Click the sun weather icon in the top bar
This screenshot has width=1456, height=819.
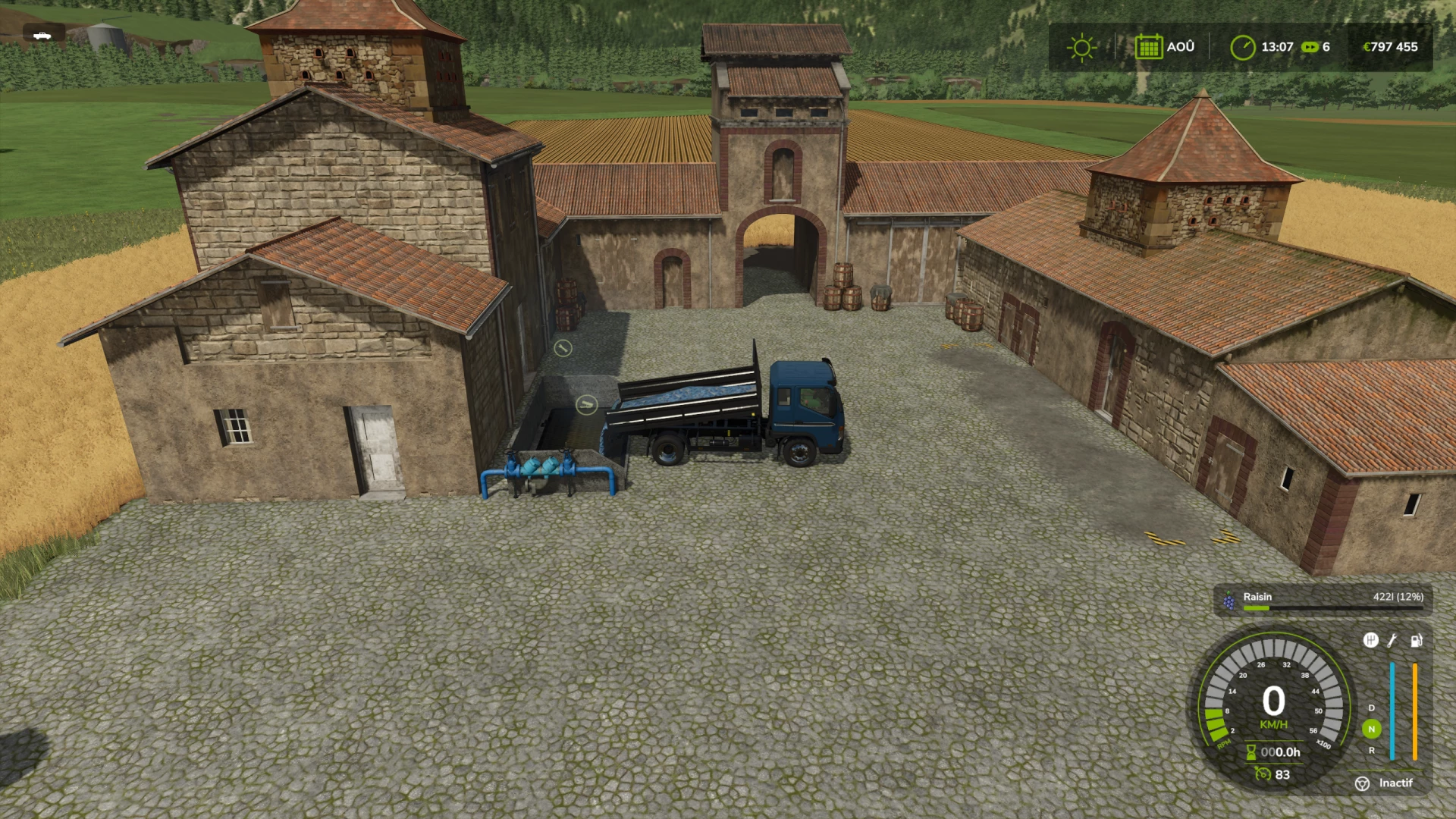point(1081,47)
